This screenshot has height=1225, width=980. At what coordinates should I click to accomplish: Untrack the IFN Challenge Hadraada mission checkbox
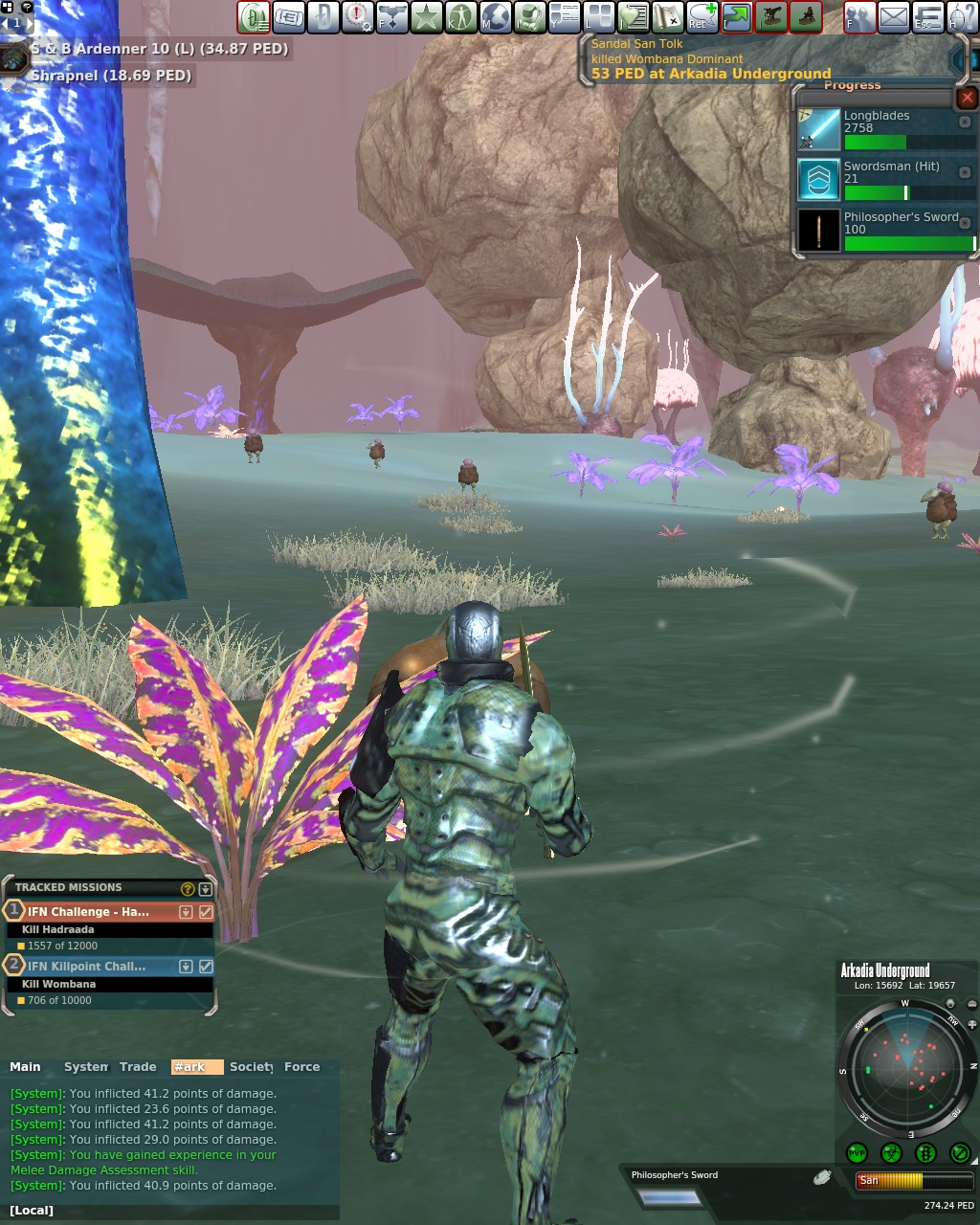click(x=206, y=912)
